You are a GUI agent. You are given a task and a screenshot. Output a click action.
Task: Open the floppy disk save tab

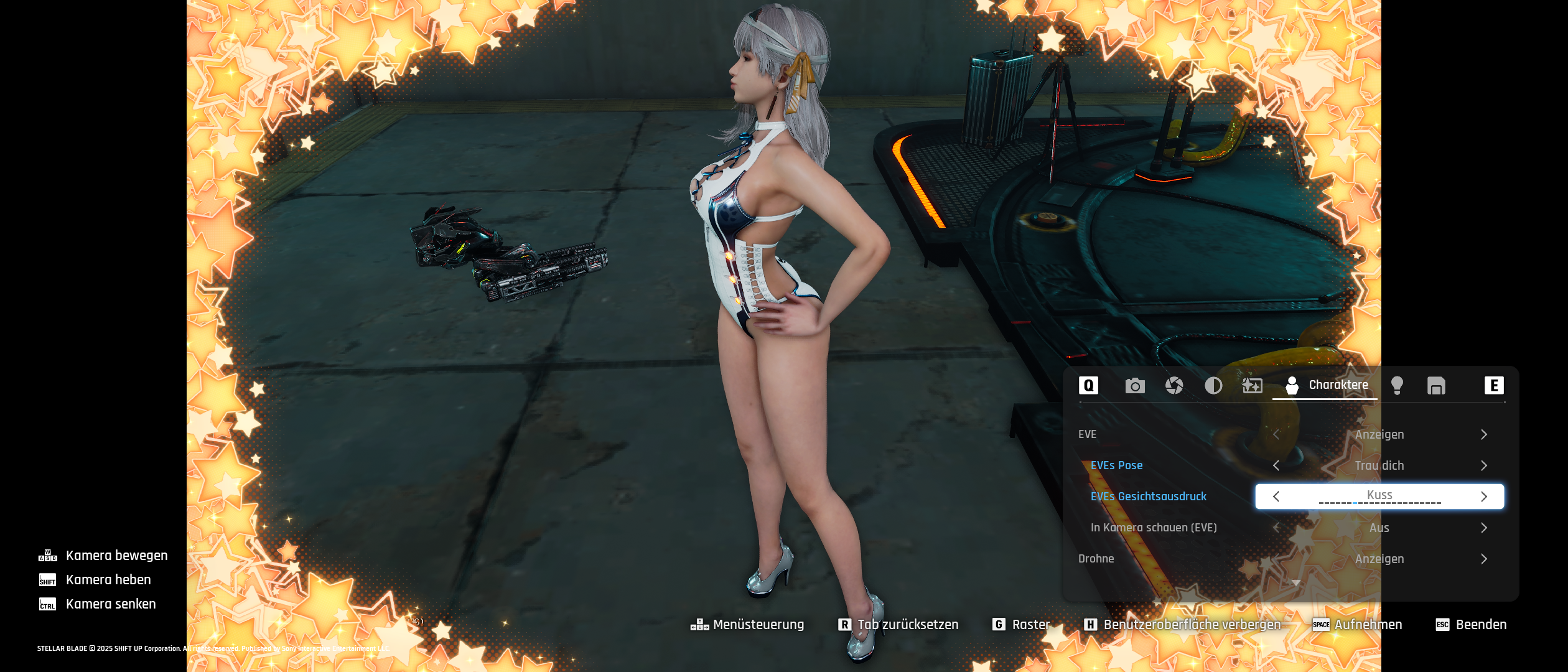pos(1436,386)
